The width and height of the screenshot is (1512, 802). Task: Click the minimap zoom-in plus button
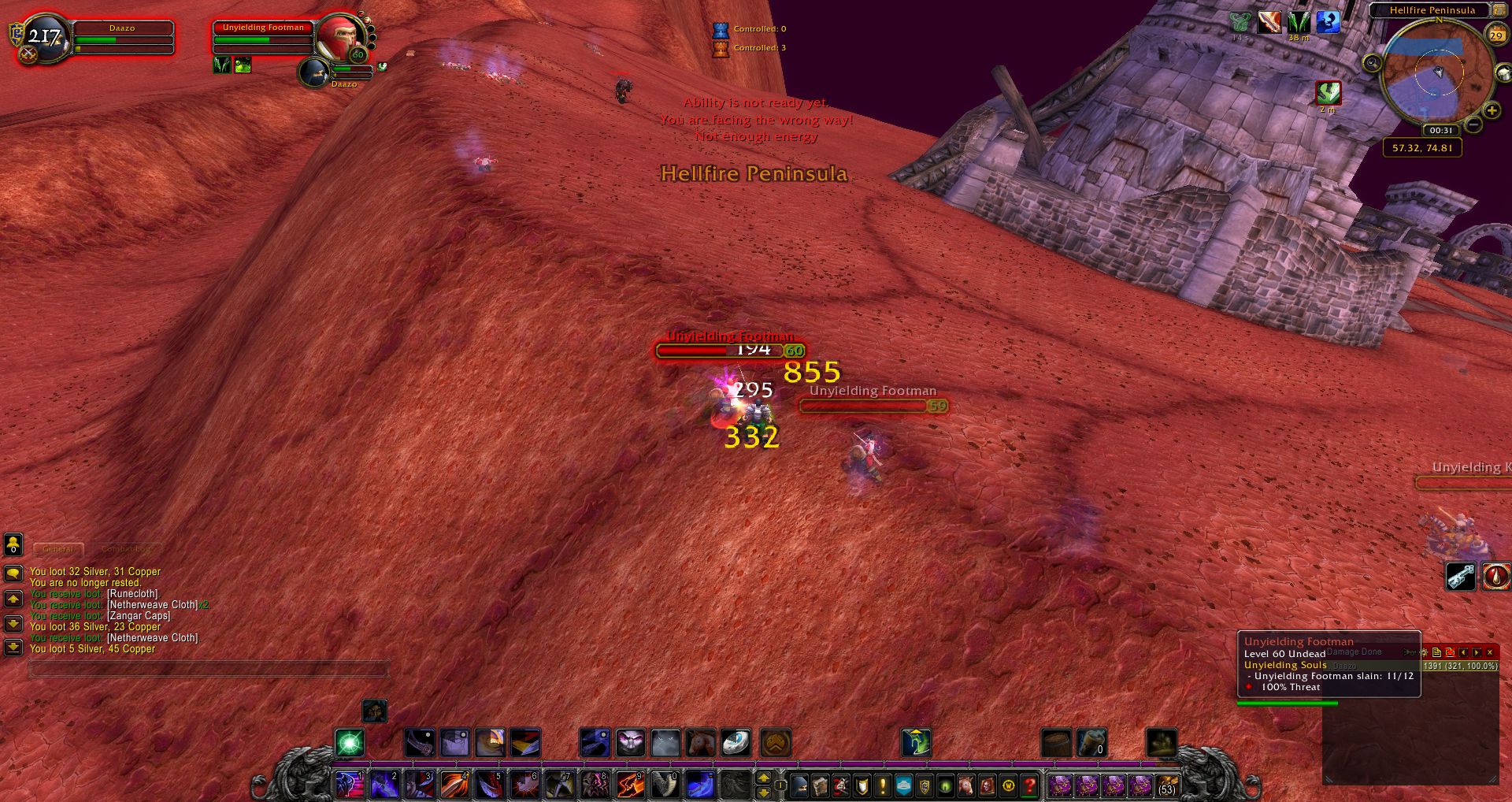(1492, 110)
